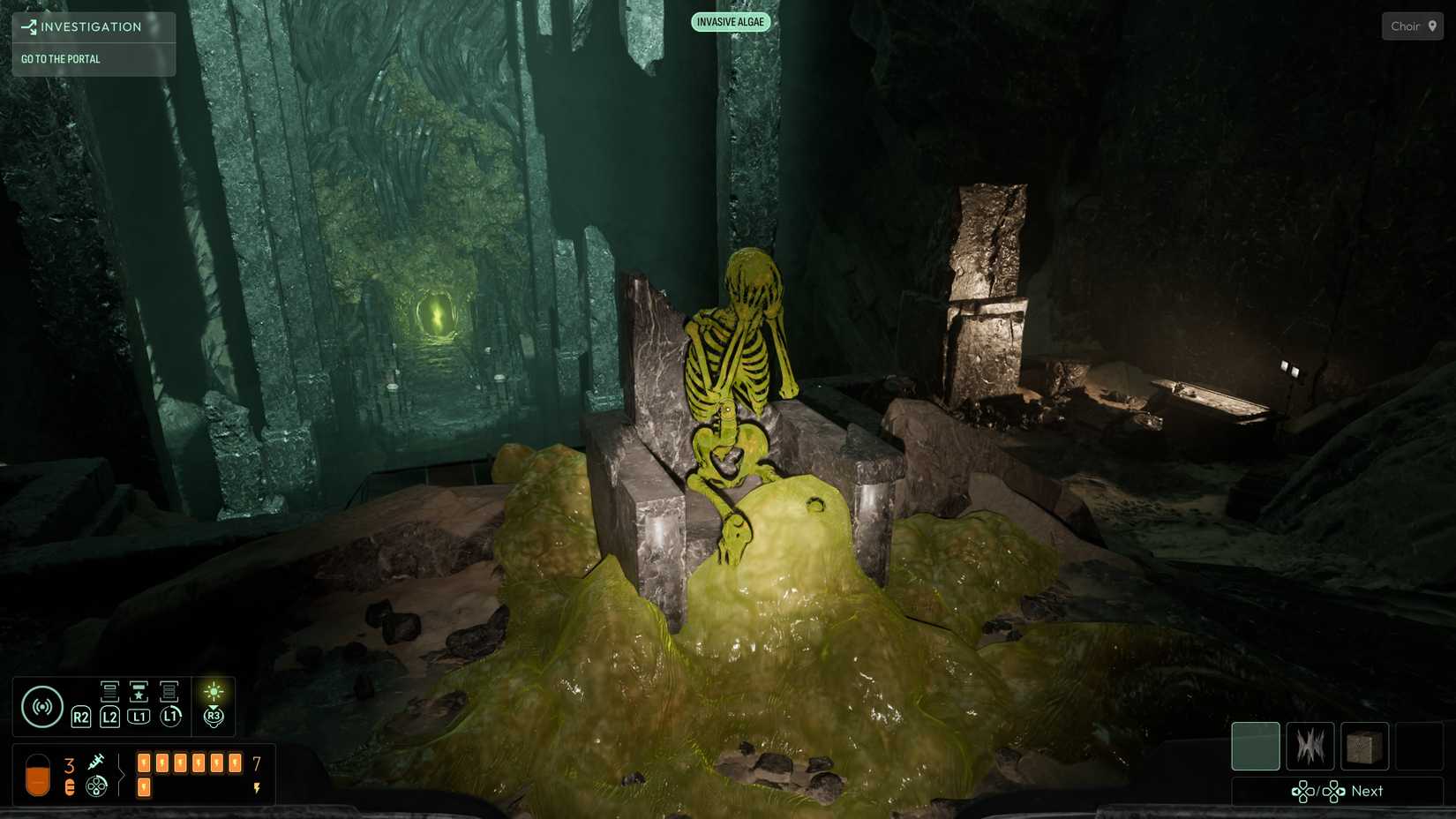1456x819 pixels.
Task: Toggle the glowing R3 flare light
Action: 213,692
